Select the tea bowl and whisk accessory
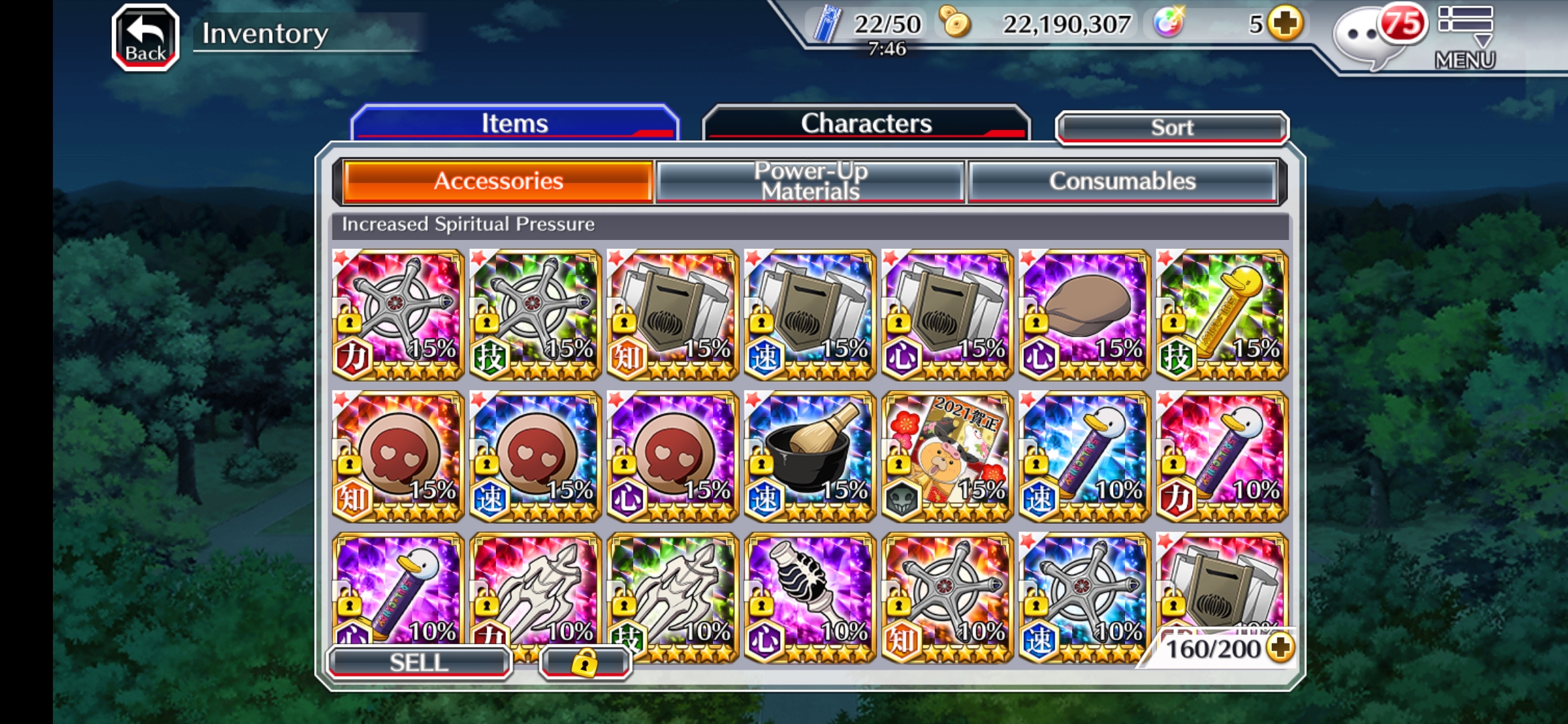This screenshot has height=724, width=1568. coord(809,456)
